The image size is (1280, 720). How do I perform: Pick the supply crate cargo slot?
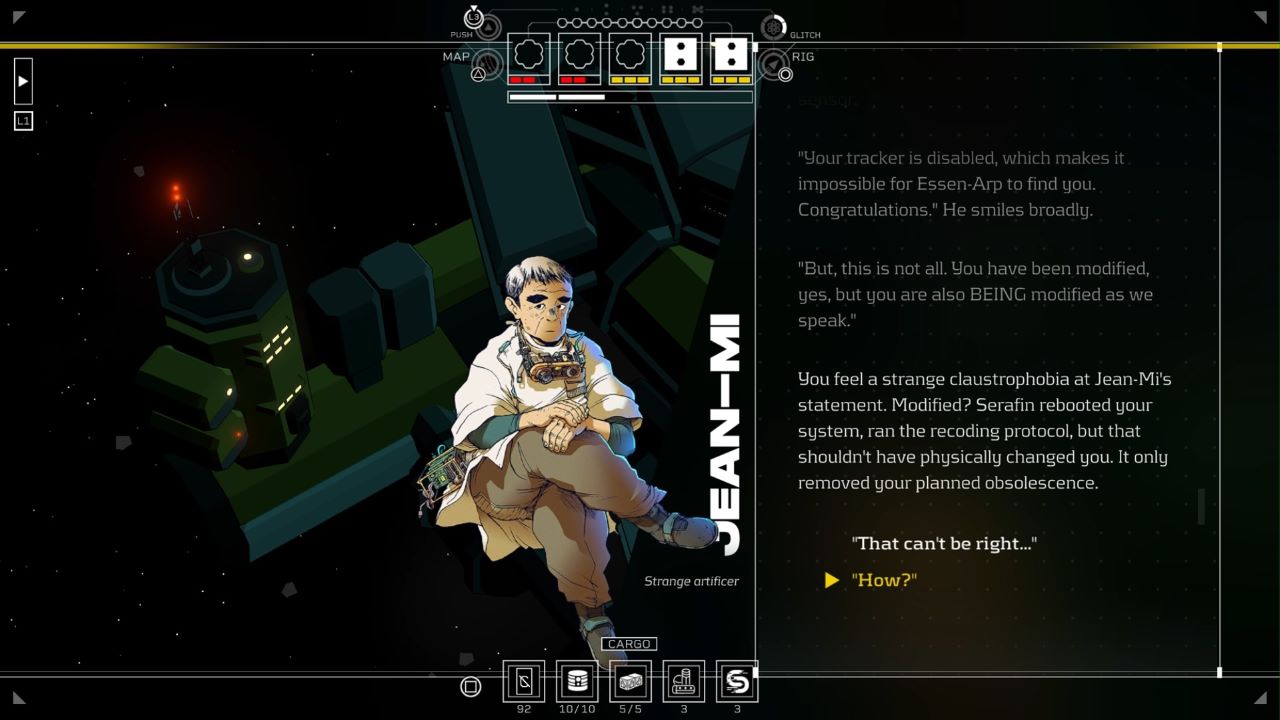[630, 682]
